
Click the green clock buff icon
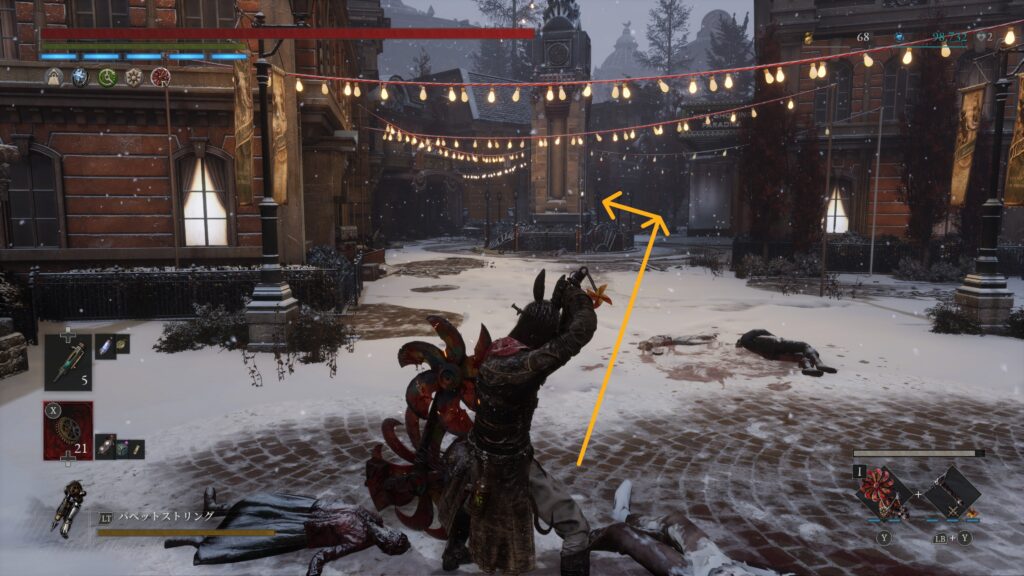click(107, 77)
